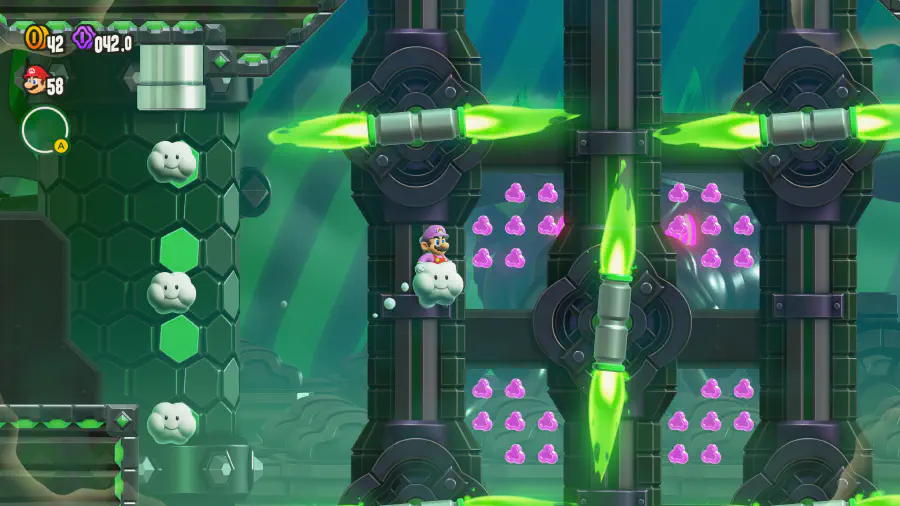Select the empty badge action ring
900x506 pixels.
[45, 129]
